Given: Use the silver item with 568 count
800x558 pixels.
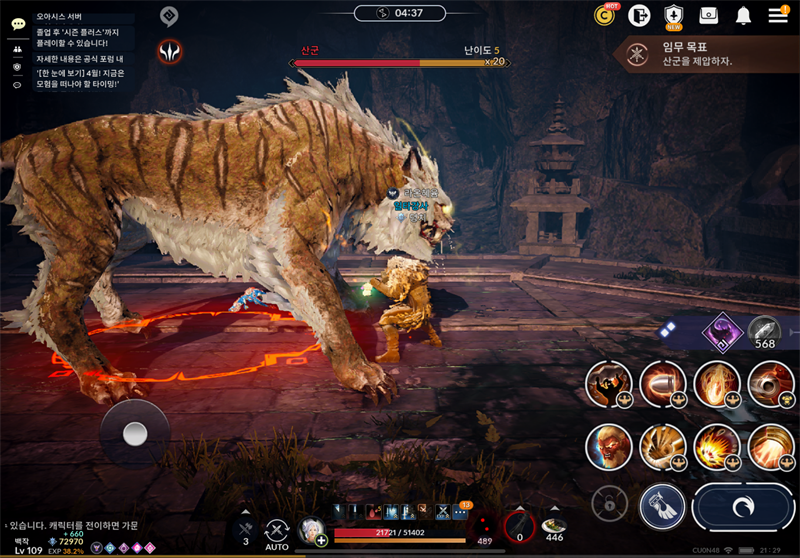Looking at the screenshot, I should tap(765, 332).
